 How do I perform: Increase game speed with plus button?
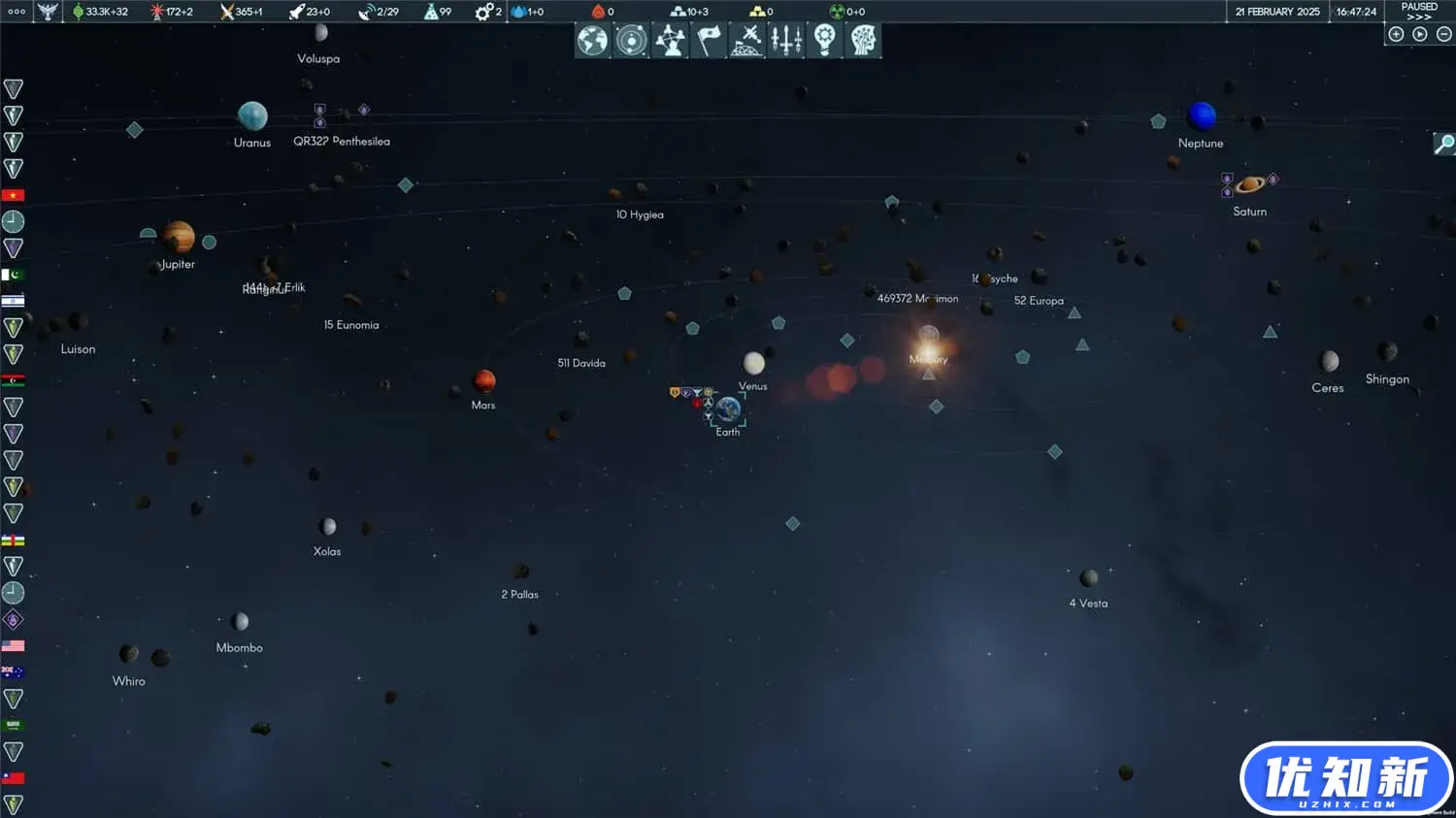pyautogui.click(x=1396, y=34)
